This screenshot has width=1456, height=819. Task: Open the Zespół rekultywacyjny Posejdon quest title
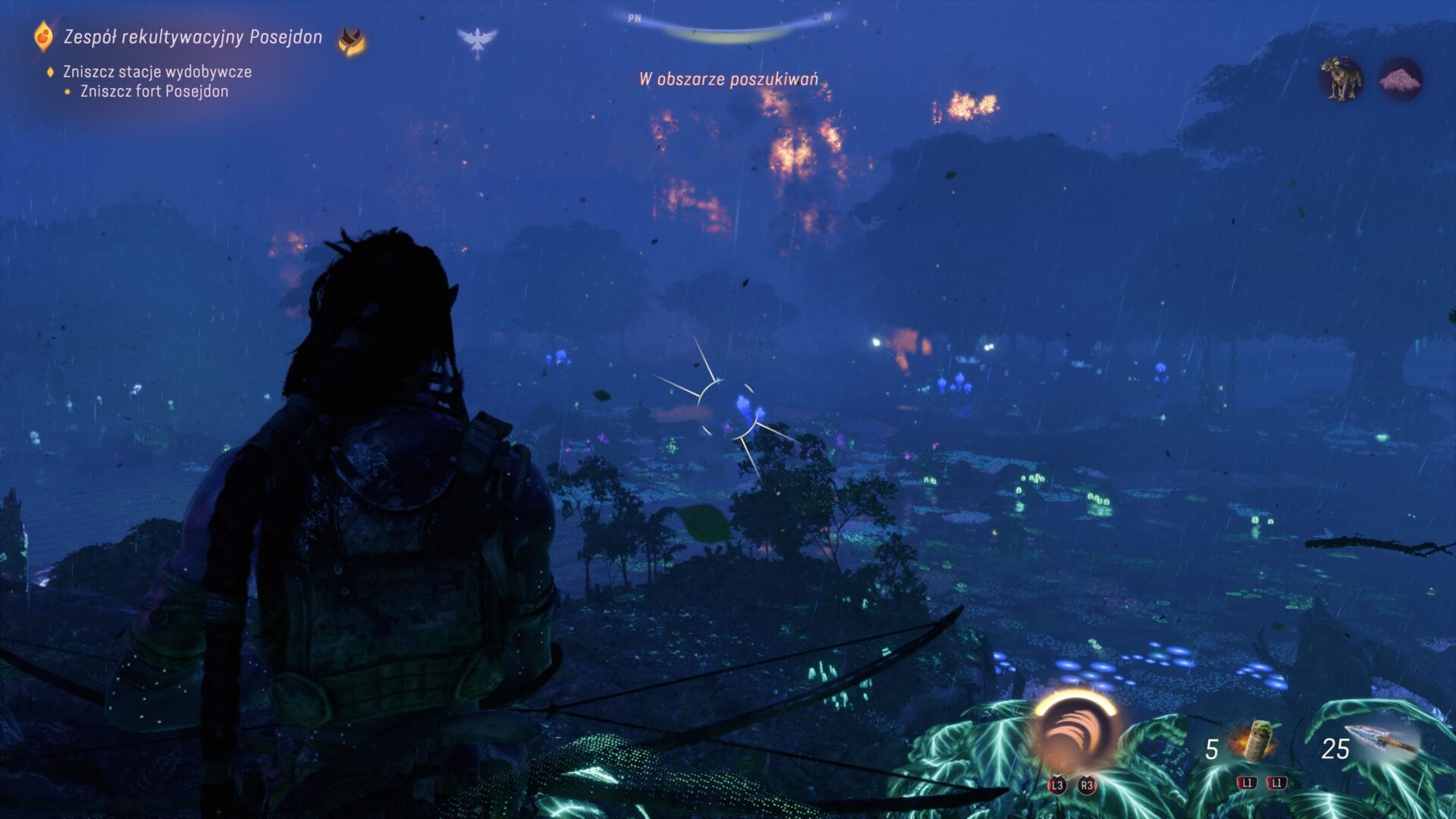click(x=193, y=37)
